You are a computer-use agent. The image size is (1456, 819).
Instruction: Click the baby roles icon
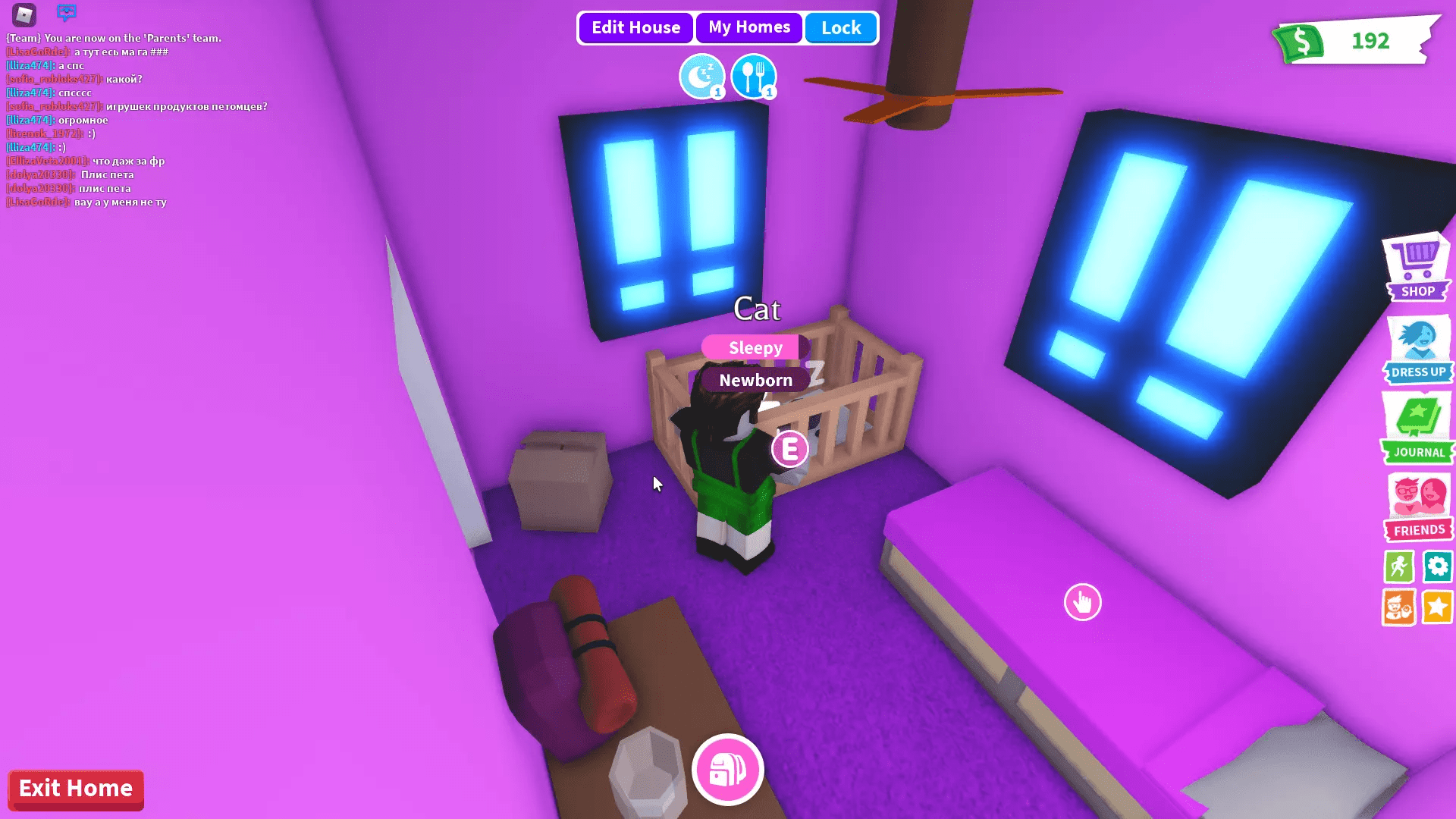1399,605
